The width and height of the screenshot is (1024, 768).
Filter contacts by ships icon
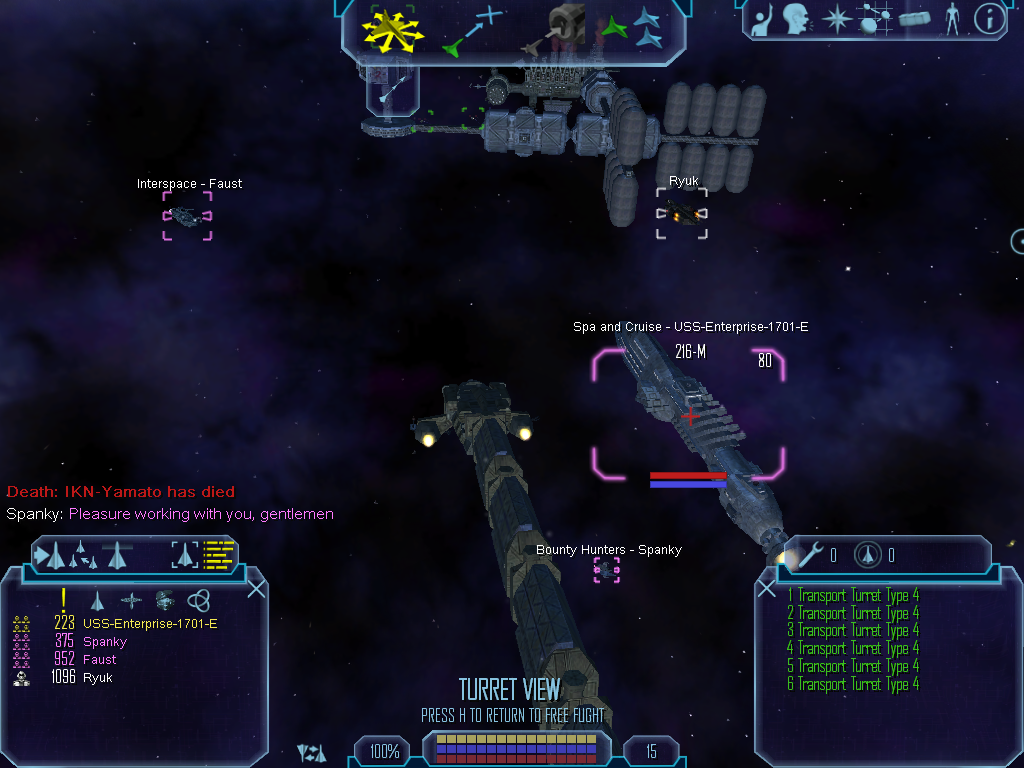tap(97, 600)
